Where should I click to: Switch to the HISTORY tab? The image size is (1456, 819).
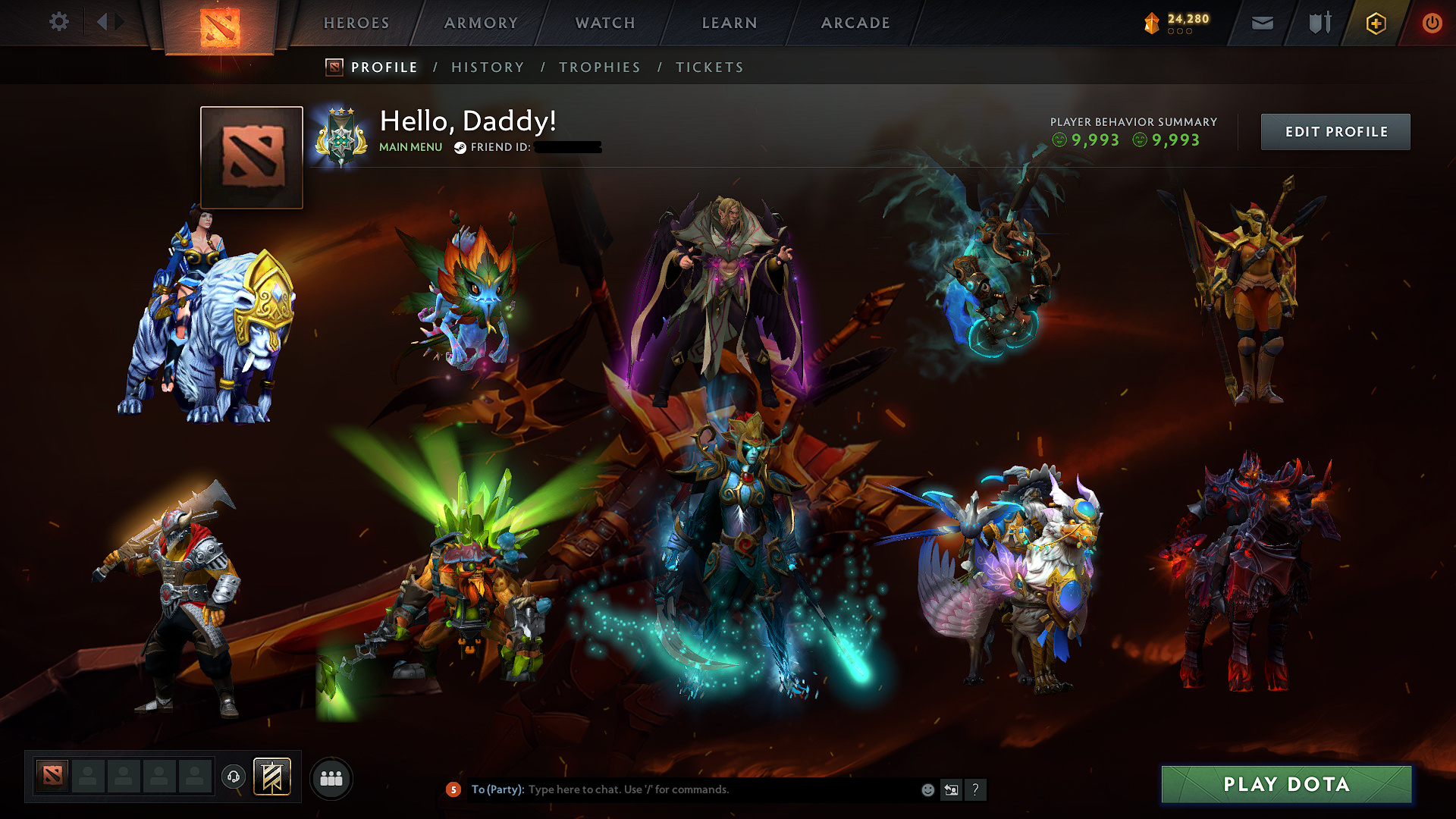coord(488,67)
